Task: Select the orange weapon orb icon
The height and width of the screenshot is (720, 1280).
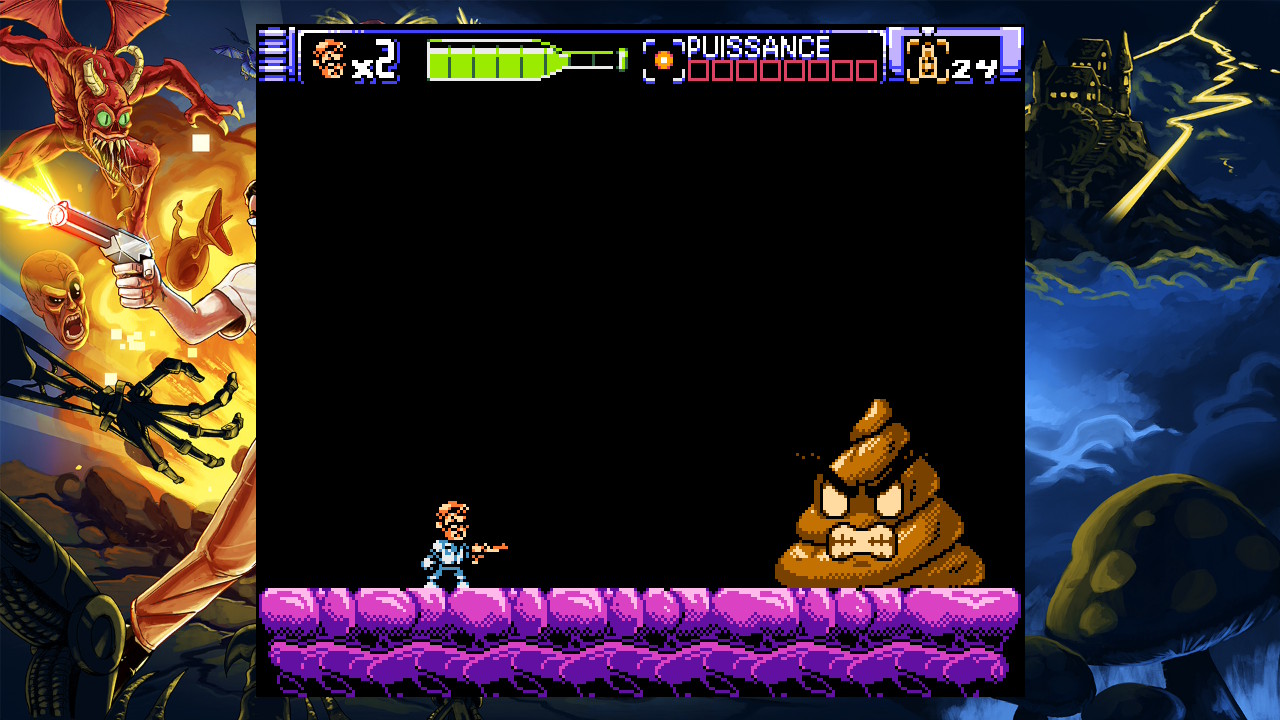Action: pyautogui.click(x=663, y=60)
